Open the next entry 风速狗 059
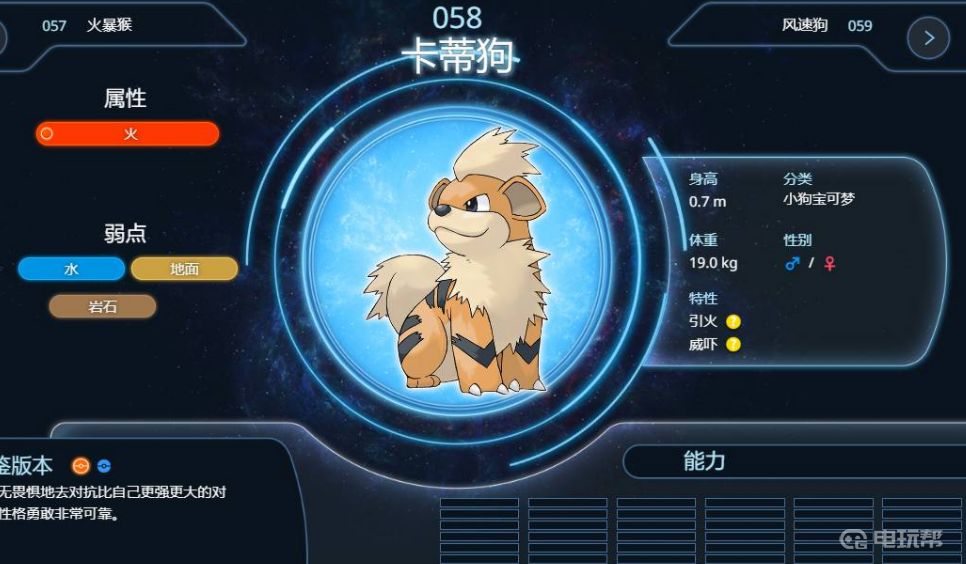The height and width of the screenshot is (564, 966). [x=826, y=25]
